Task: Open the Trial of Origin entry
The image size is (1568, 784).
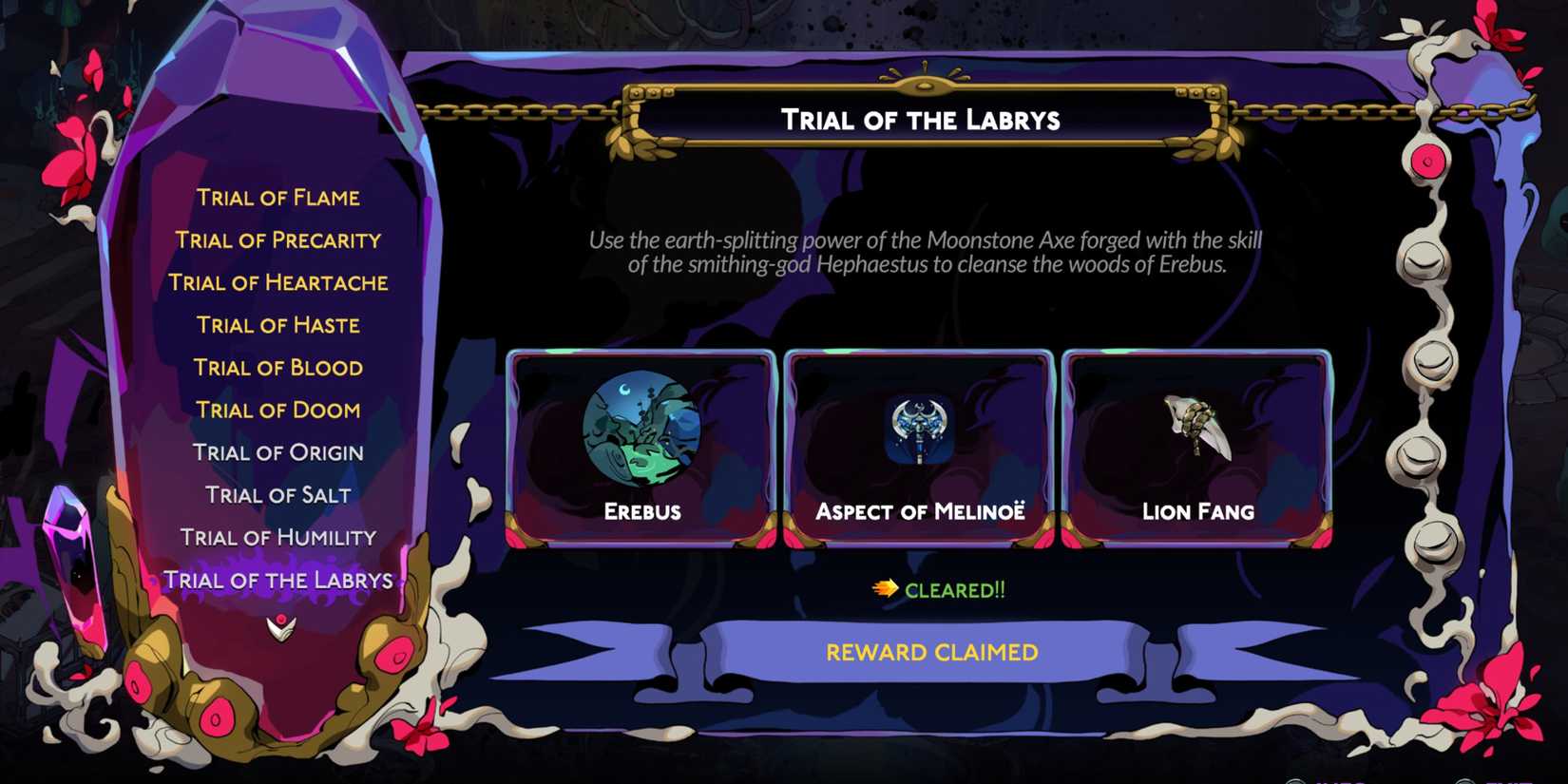Action: [x=277, y=452]
